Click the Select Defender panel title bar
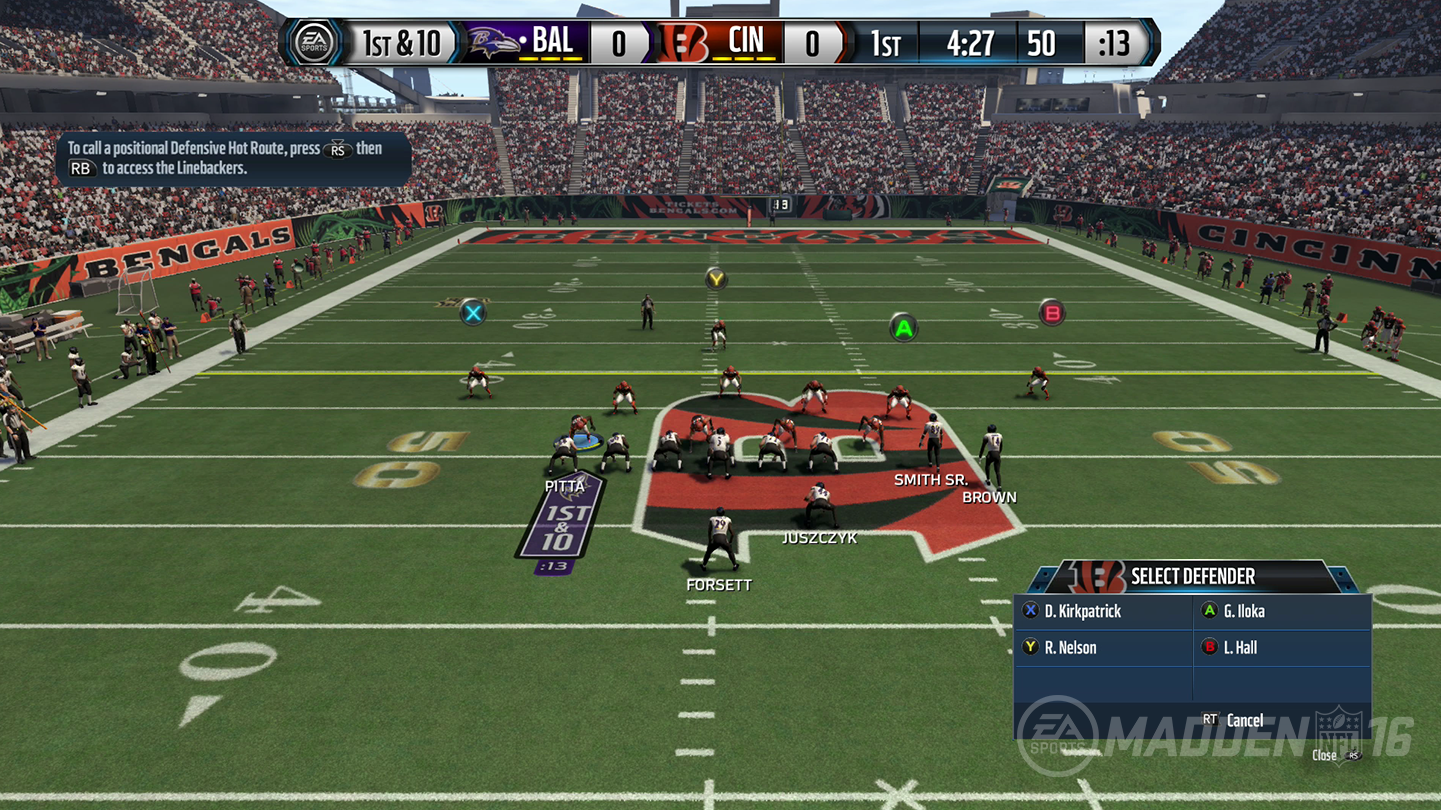The image size is (1441, 810). (1195, 577)
